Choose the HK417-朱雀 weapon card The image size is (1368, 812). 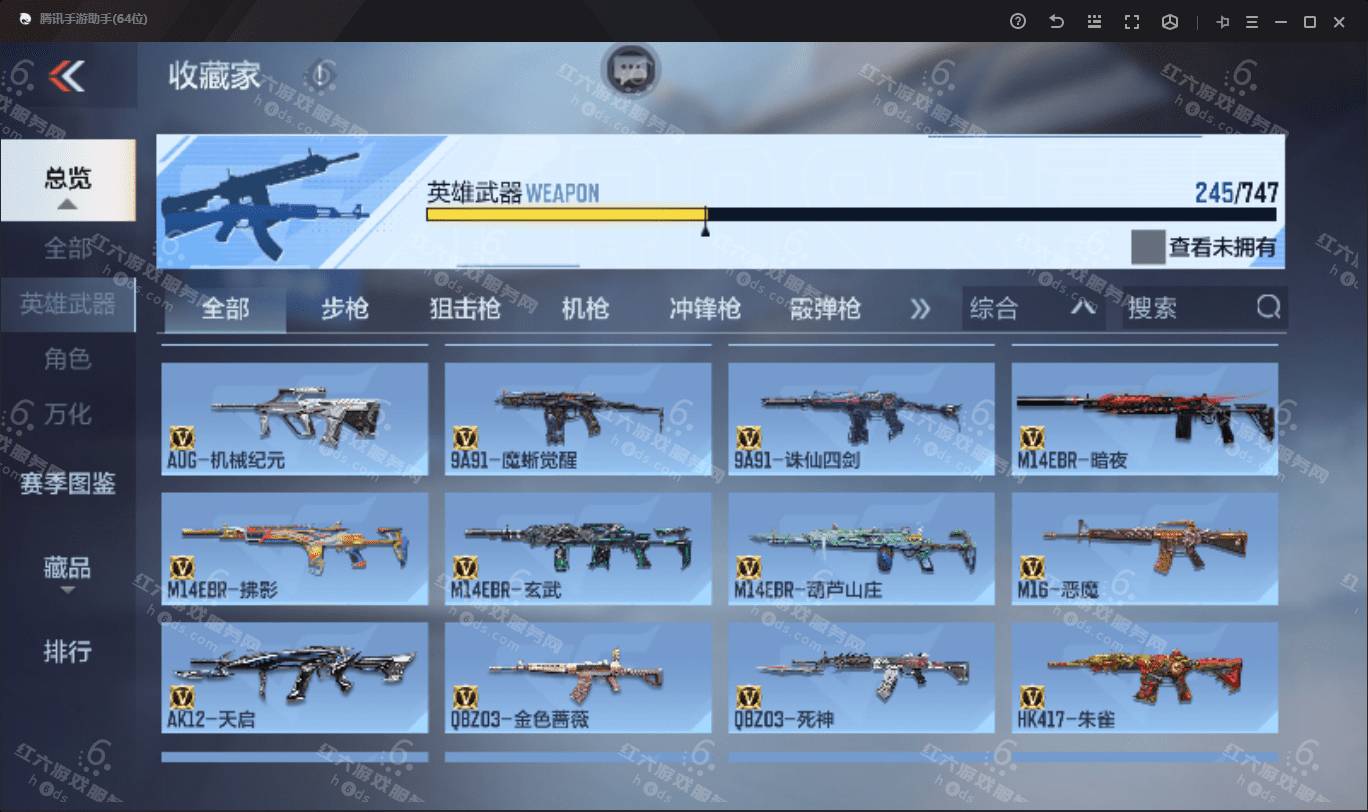(x=1145, y=678)
